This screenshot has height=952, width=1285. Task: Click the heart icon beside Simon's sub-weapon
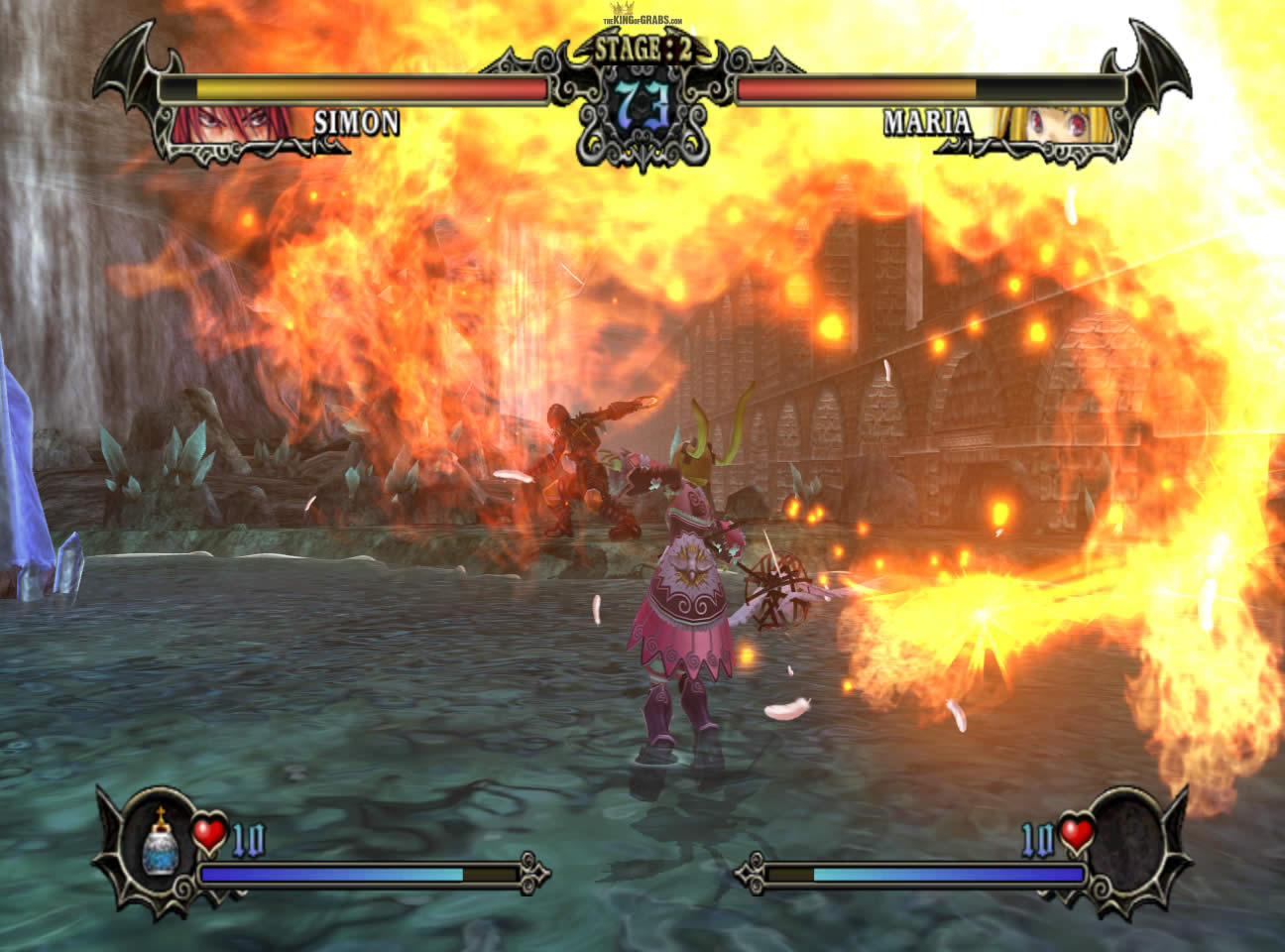pyautogui.click(x=209, y=834)
